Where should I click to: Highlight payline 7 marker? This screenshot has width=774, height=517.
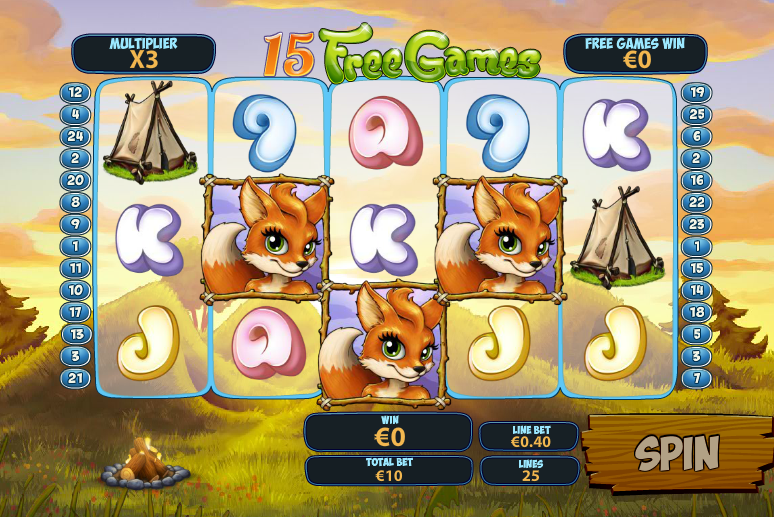point(696,378)
